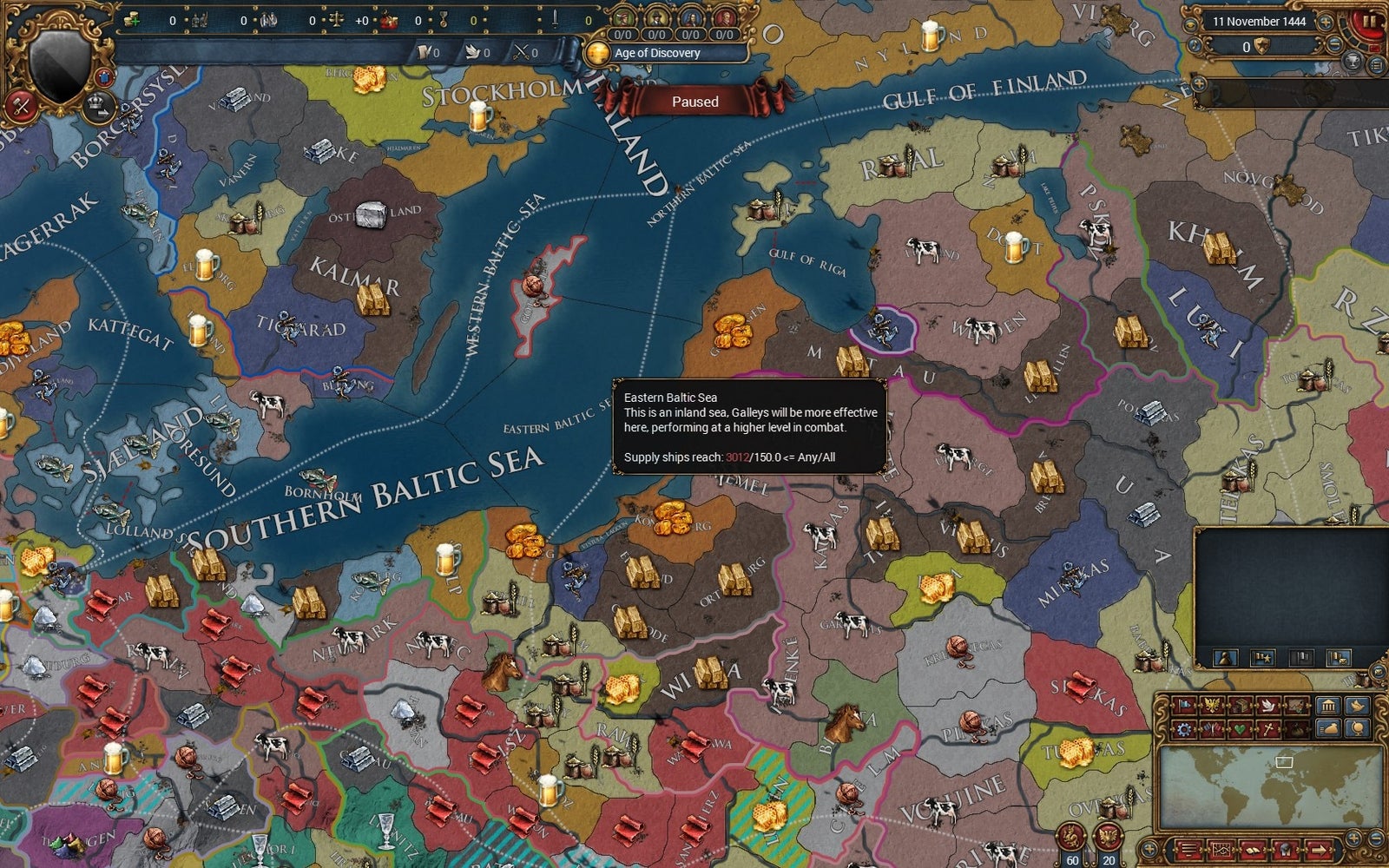Open the score screen trophy icon
This screenshot has width=1389, height=868.
pyautogui.click(x=1353, y=62)
